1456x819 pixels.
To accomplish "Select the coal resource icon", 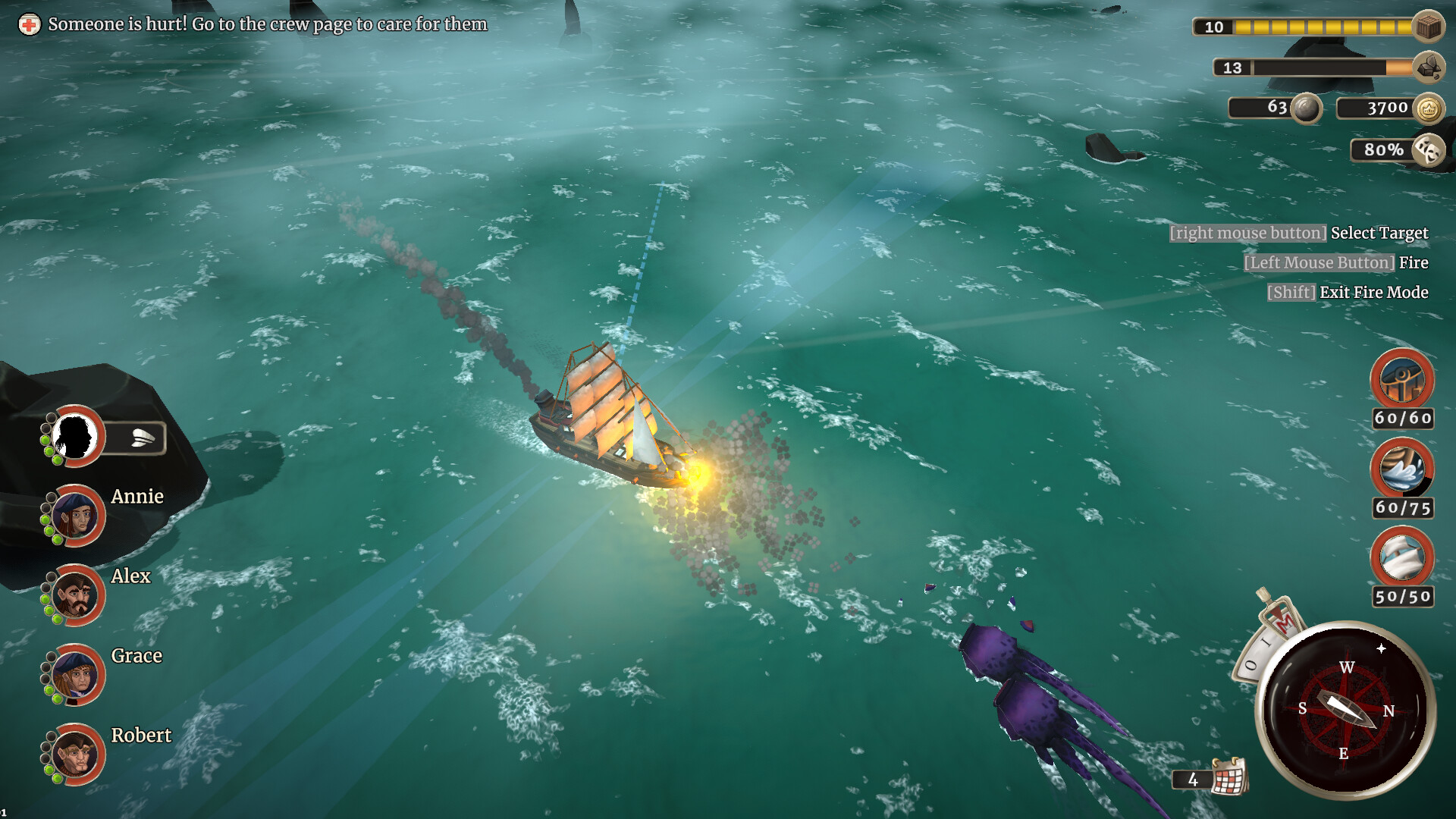I will pyautogui.click(x=1429, y=68).
